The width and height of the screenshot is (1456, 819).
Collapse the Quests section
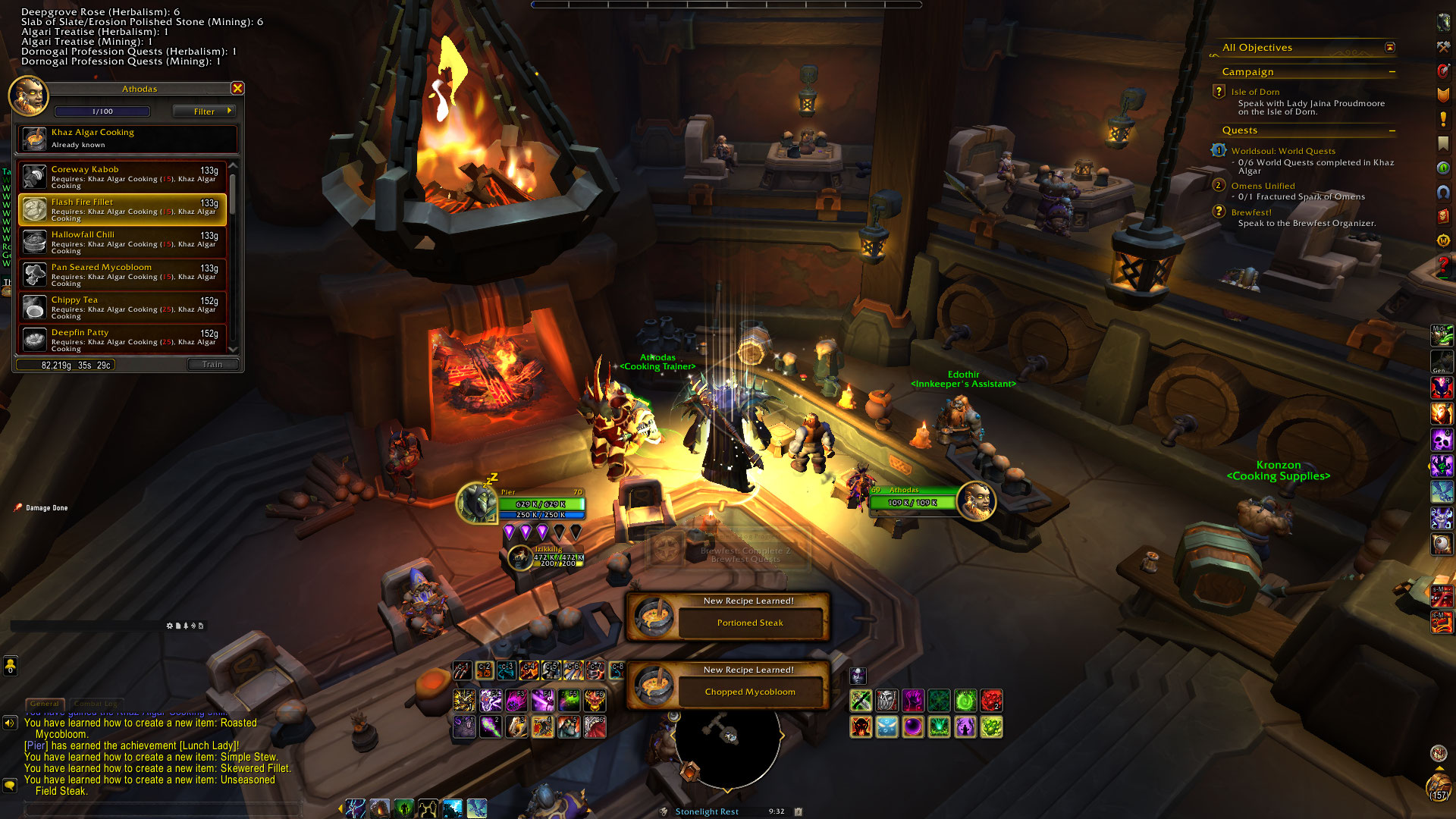(x=1392, y=131)
